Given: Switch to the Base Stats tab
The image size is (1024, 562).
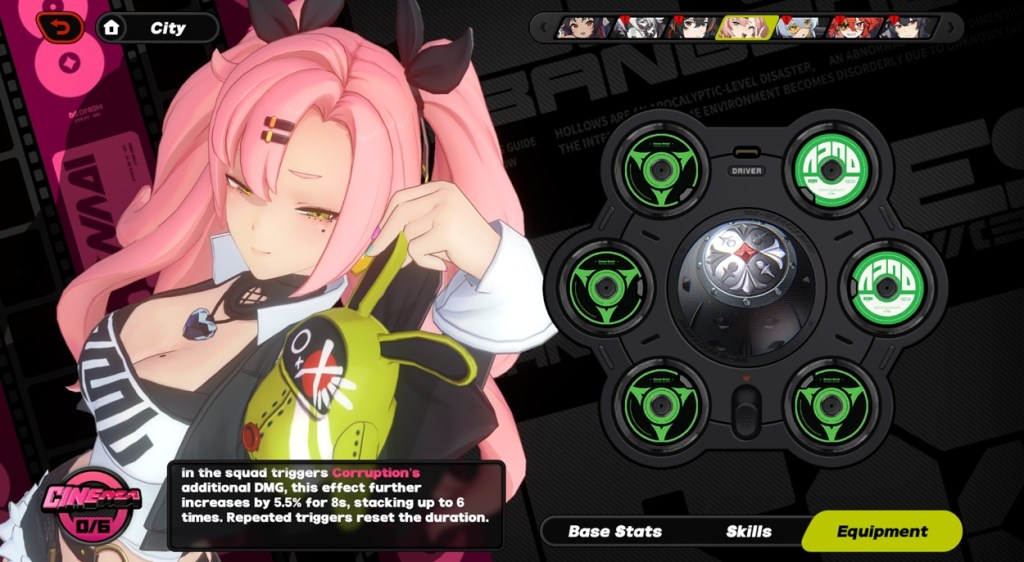Looking at the screenshot, I should (614, 532).
